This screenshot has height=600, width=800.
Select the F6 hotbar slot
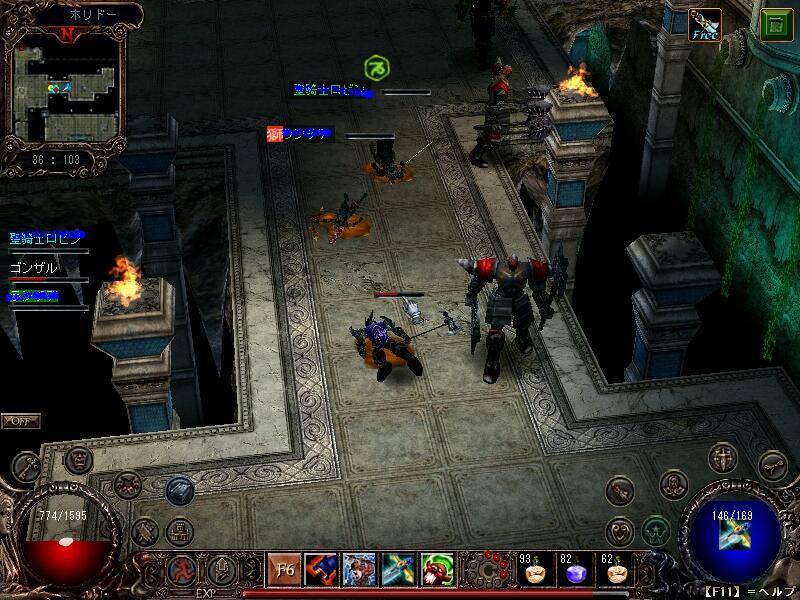tap(282, 569)
